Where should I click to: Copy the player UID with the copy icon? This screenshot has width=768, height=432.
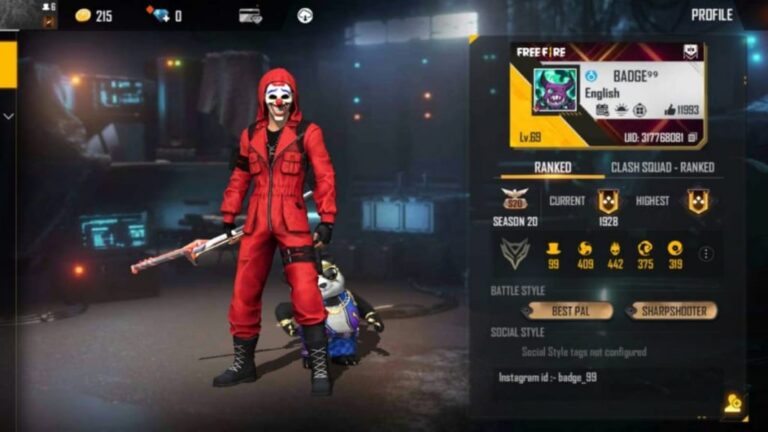693,138
